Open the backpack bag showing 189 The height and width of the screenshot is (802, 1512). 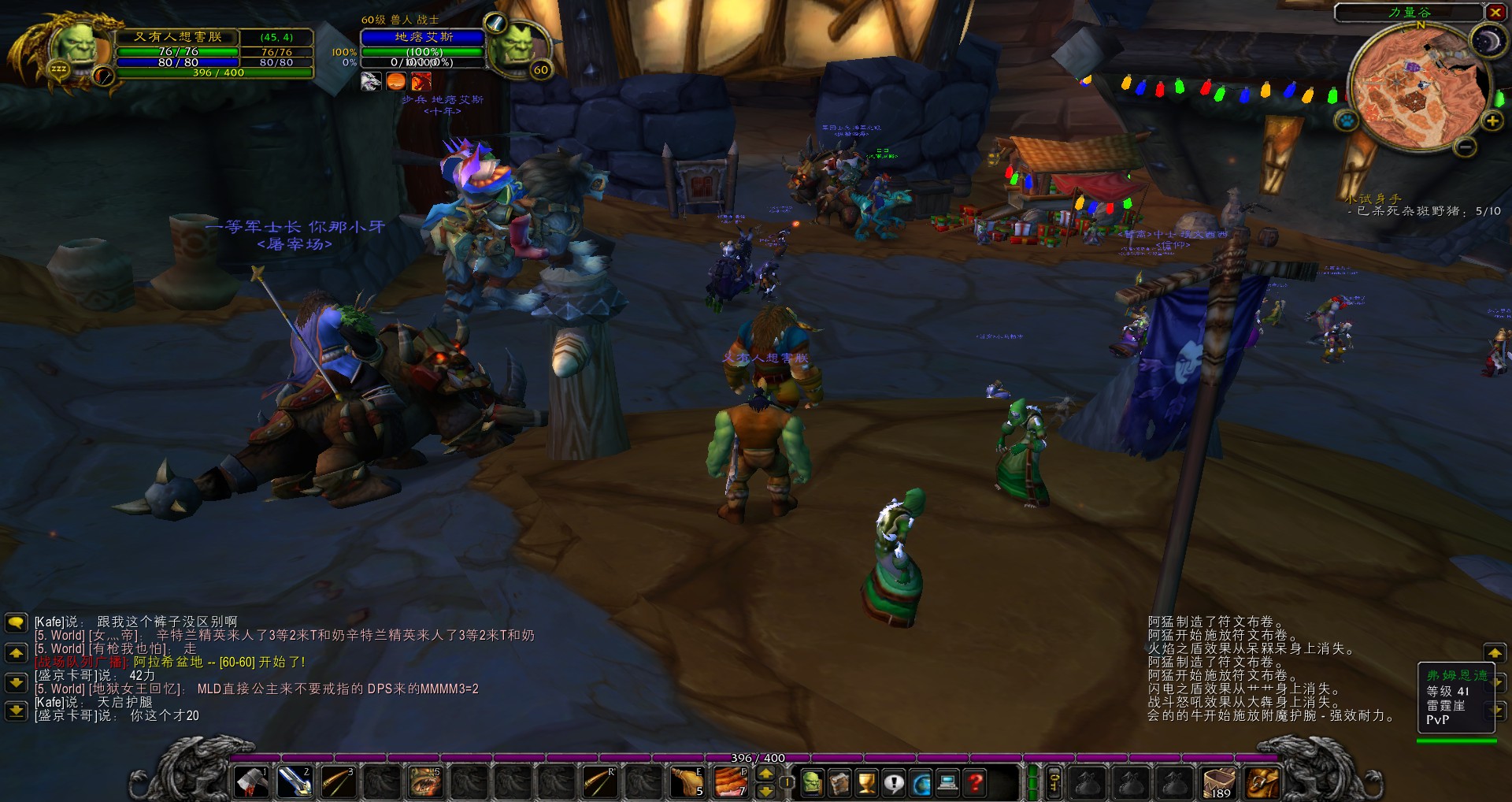coord(1217,782)
